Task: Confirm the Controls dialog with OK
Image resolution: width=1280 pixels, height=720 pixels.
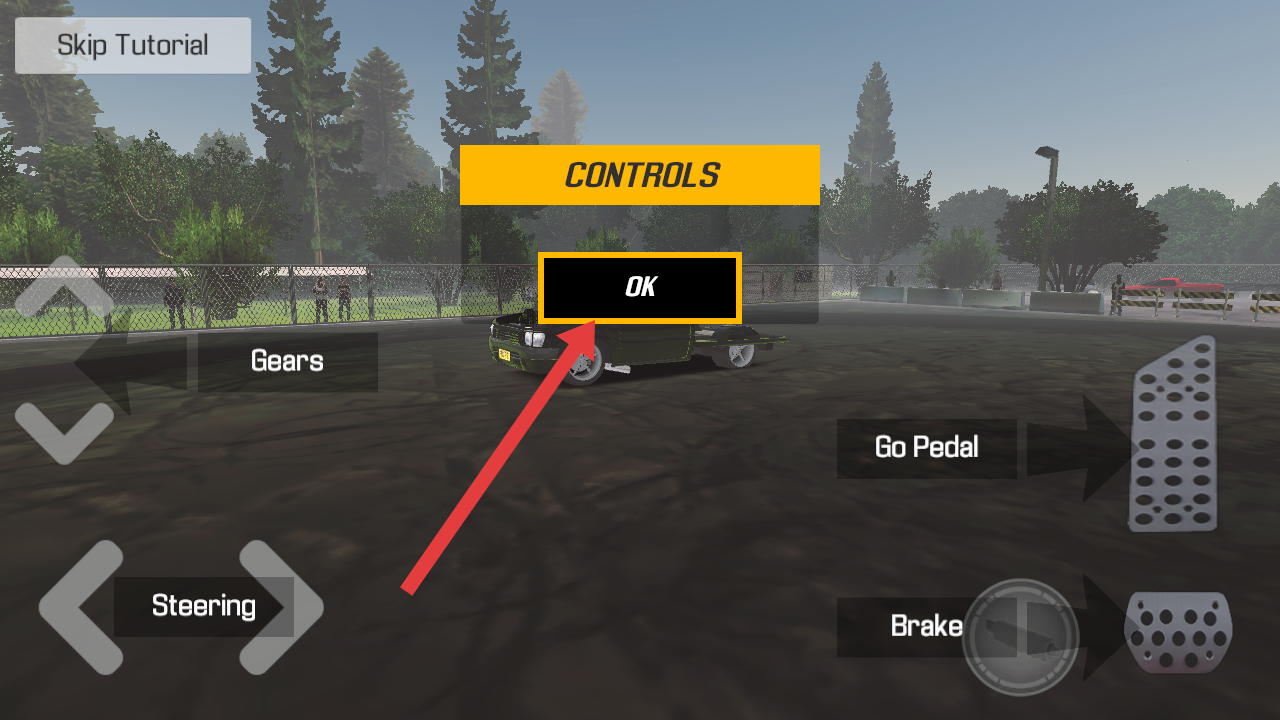Action: 640,288
